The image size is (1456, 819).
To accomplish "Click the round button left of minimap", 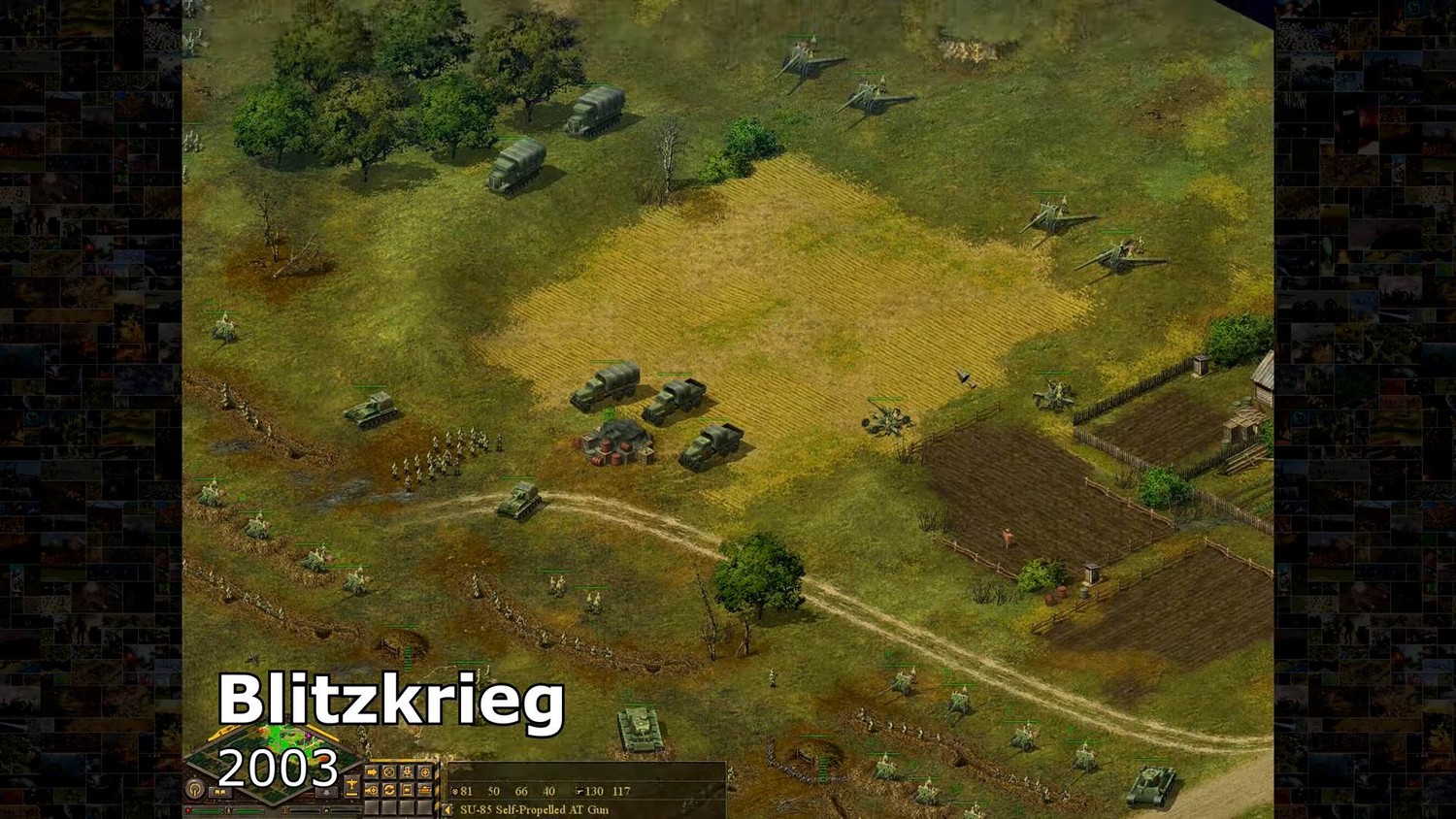I will (195, 788).
